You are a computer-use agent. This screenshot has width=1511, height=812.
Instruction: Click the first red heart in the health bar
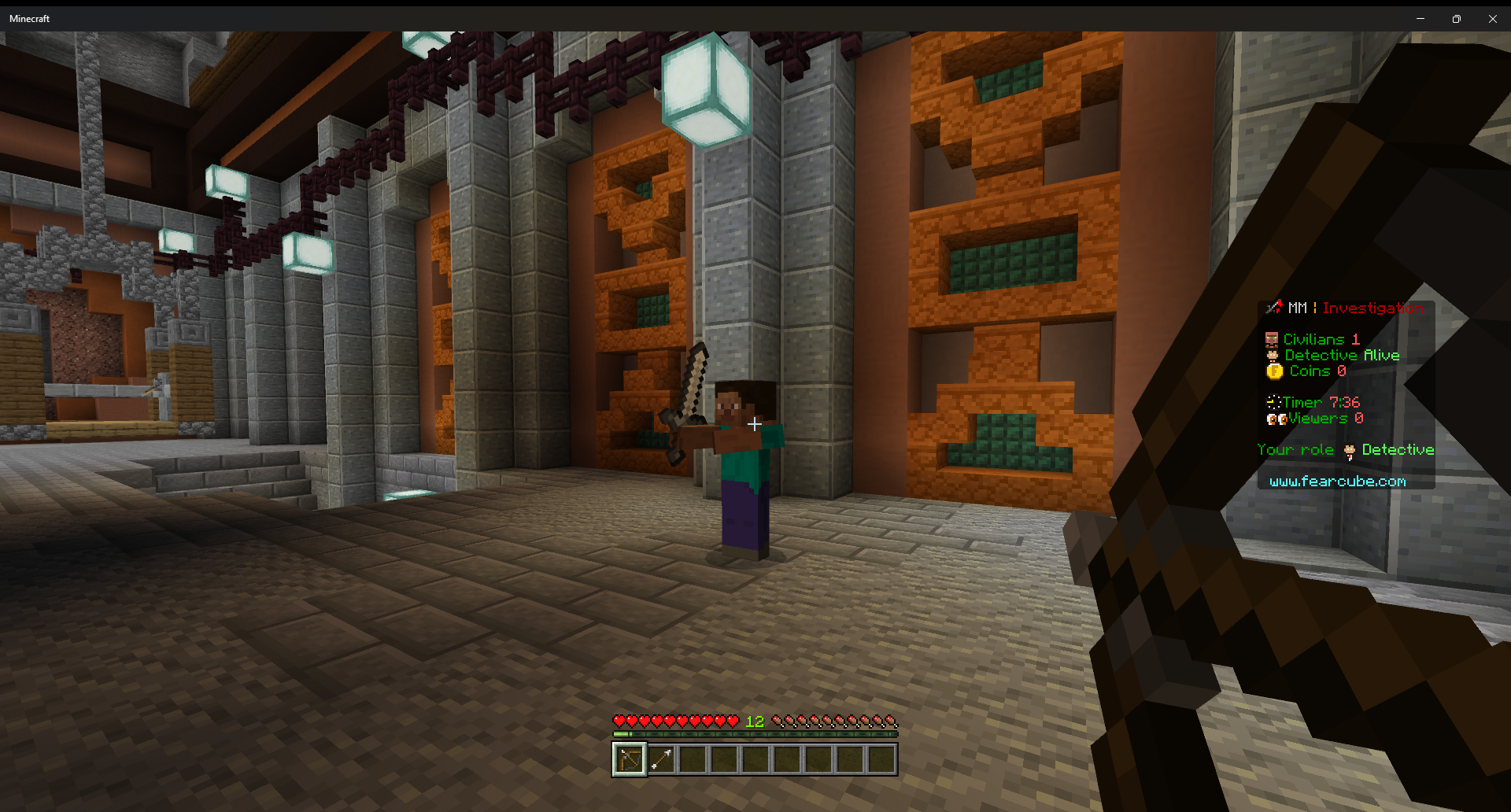coord(620,720)
